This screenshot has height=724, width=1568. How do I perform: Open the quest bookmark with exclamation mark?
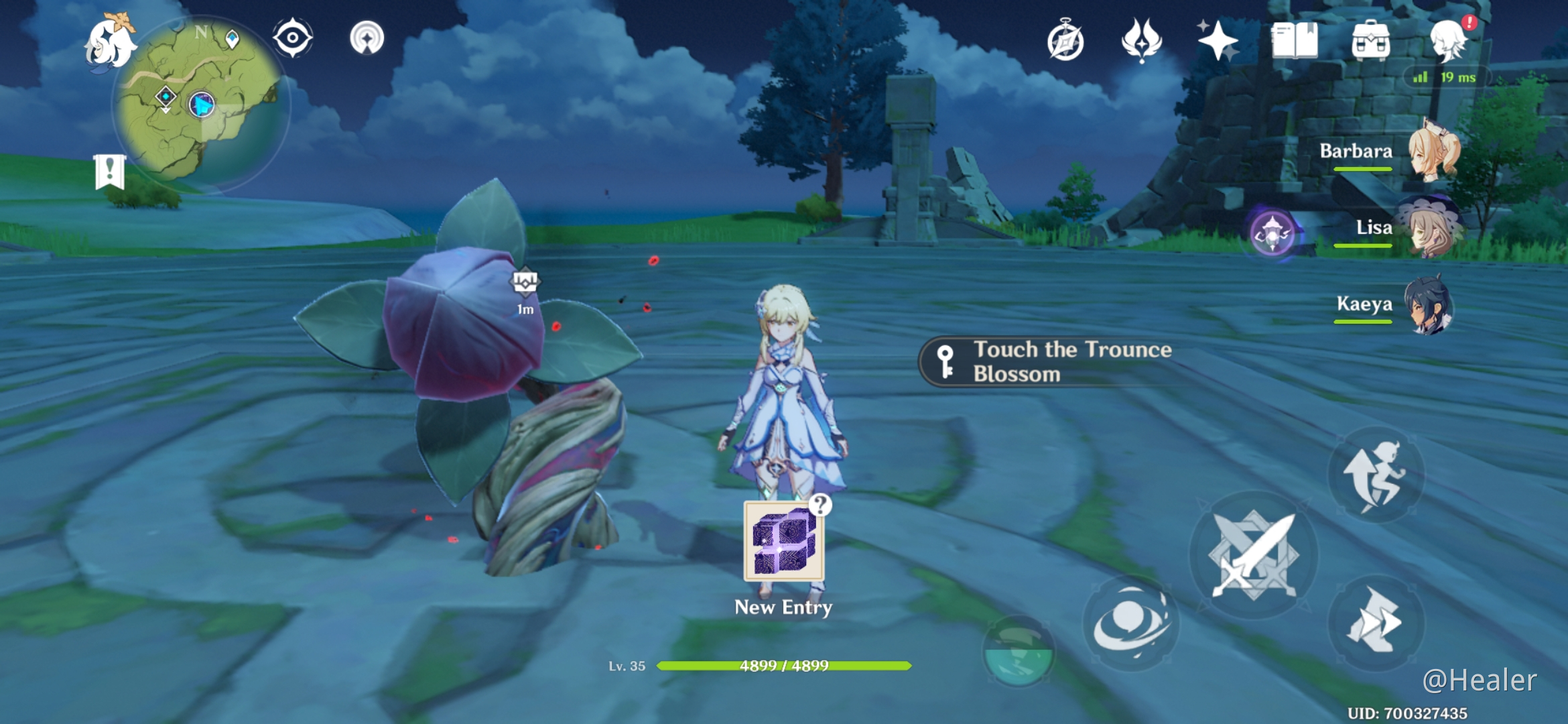pos(110,172)
